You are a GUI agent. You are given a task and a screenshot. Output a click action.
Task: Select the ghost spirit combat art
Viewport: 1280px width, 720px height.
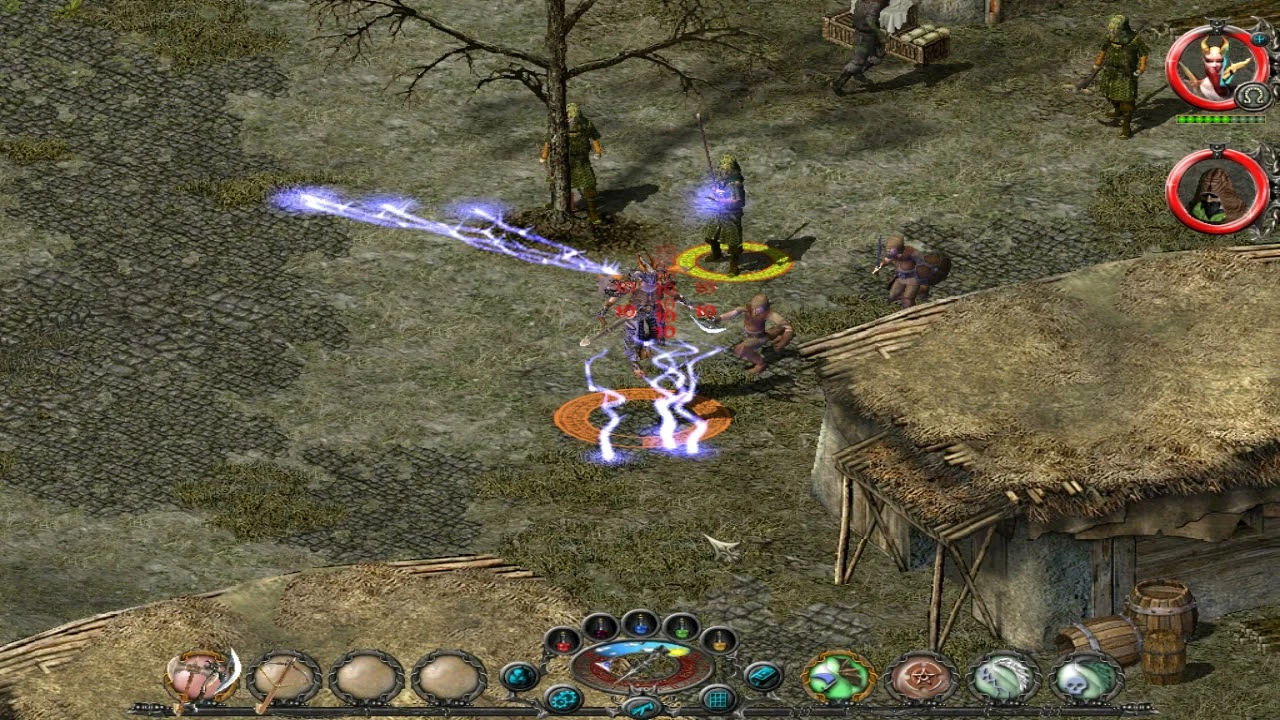[x=1002, y=676]
